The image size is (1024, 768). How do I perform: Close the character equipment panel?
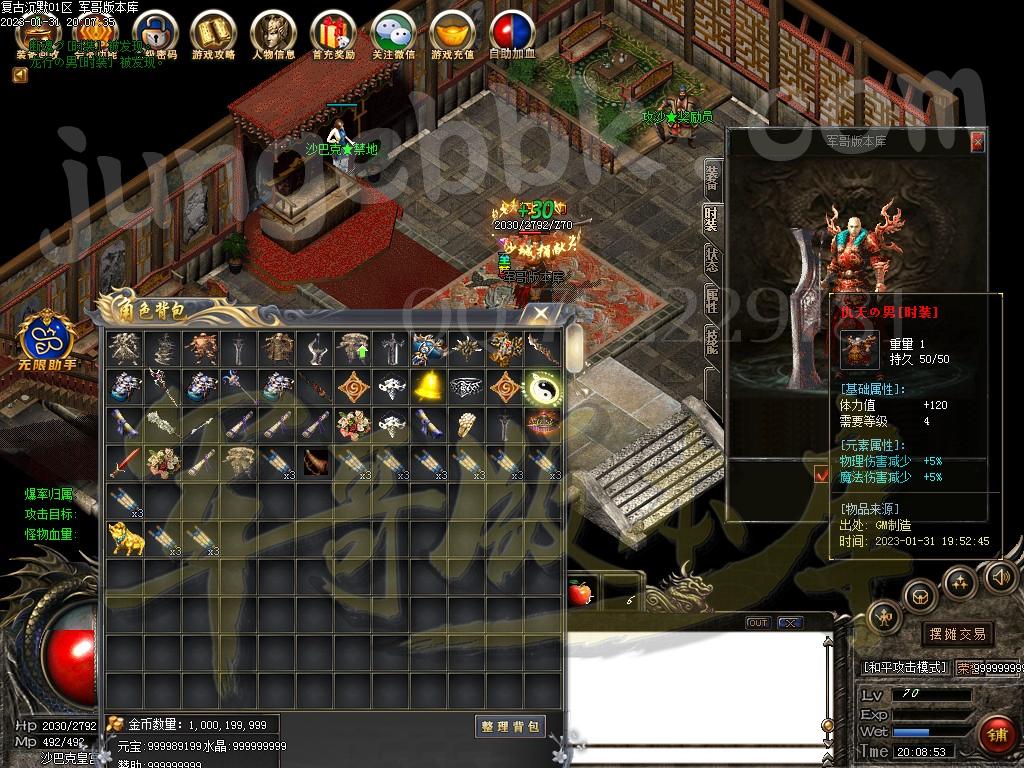[x=977, y=142]
